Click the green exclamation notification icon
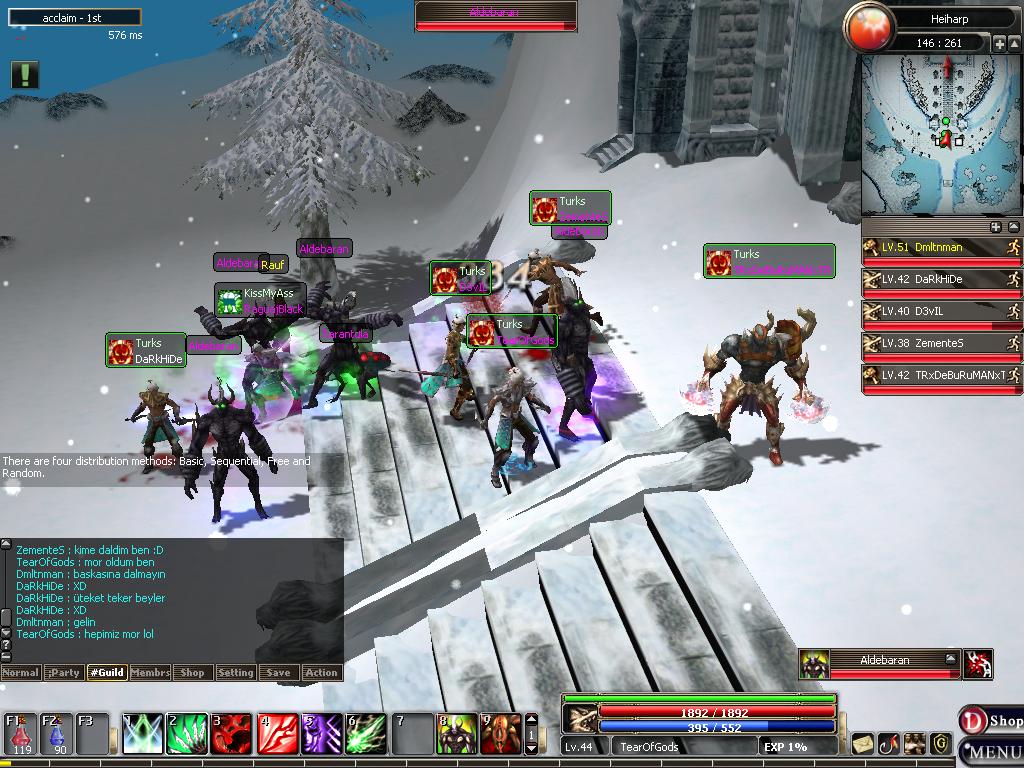The image size is (1024, 768). (25, 75)
